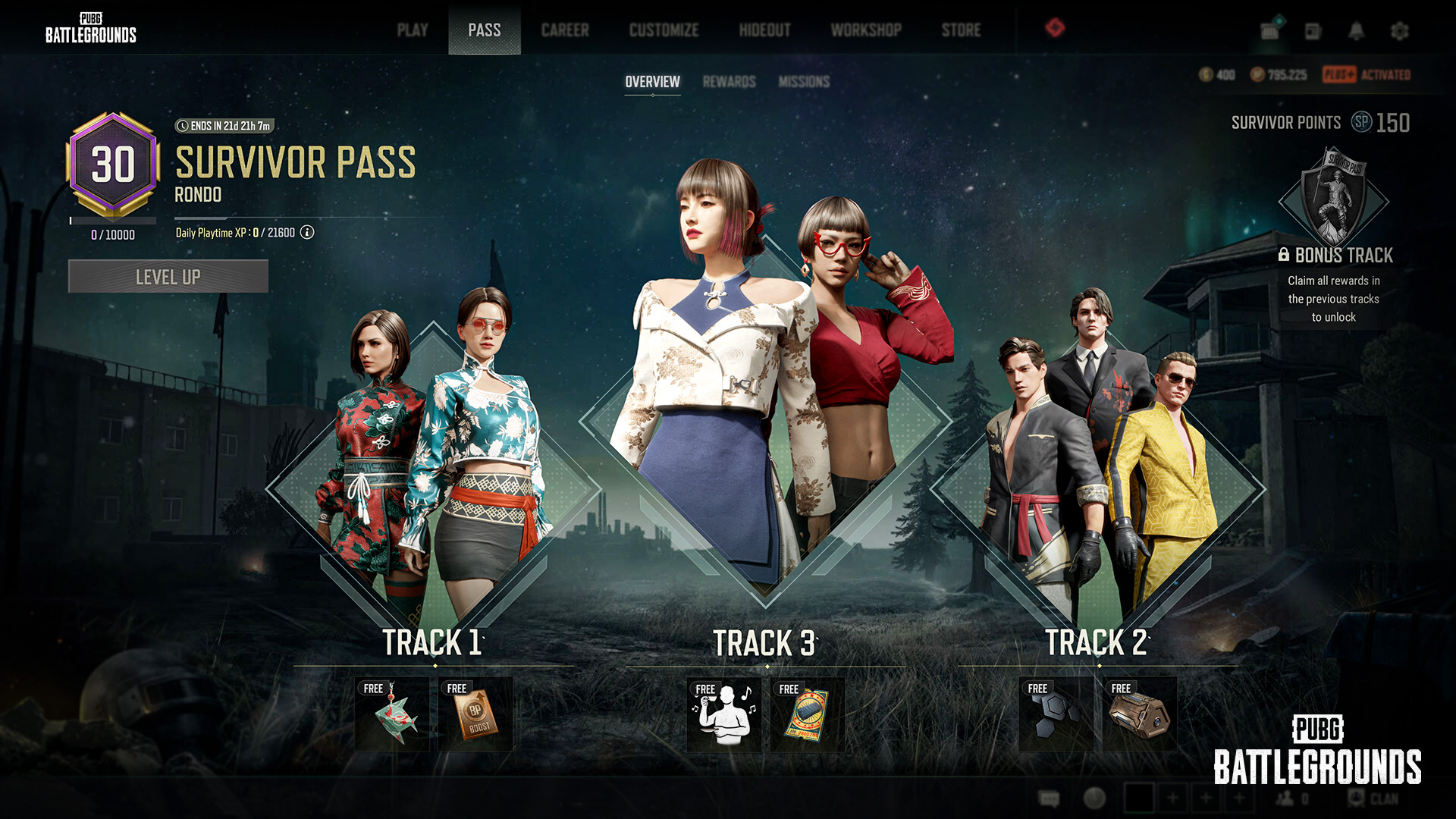
Task: Open the Store tab
Action: pyautogui.click(x=961, y=30)
